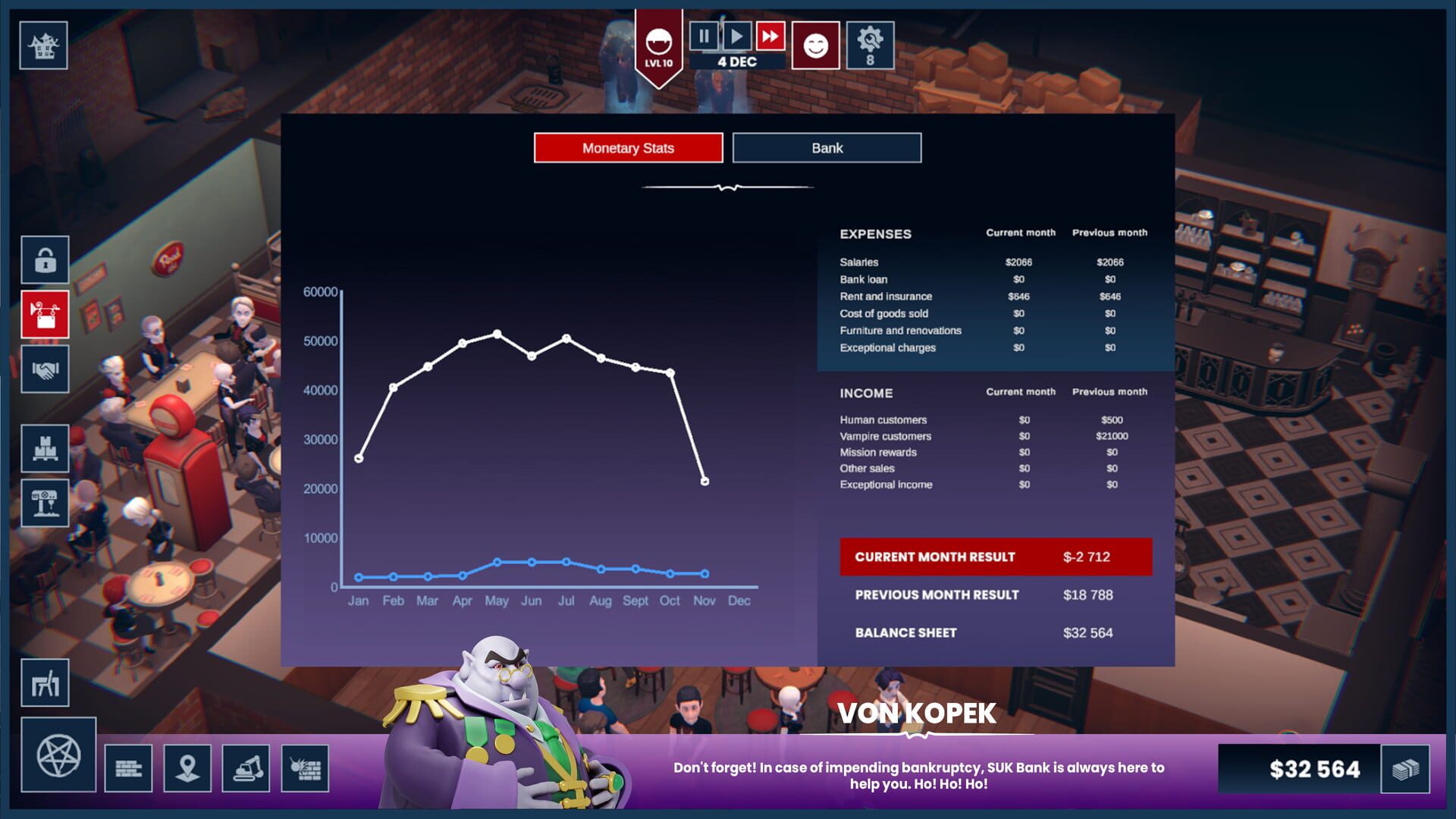
Task: Open the smiley mood panel
Action: (814, 44)
